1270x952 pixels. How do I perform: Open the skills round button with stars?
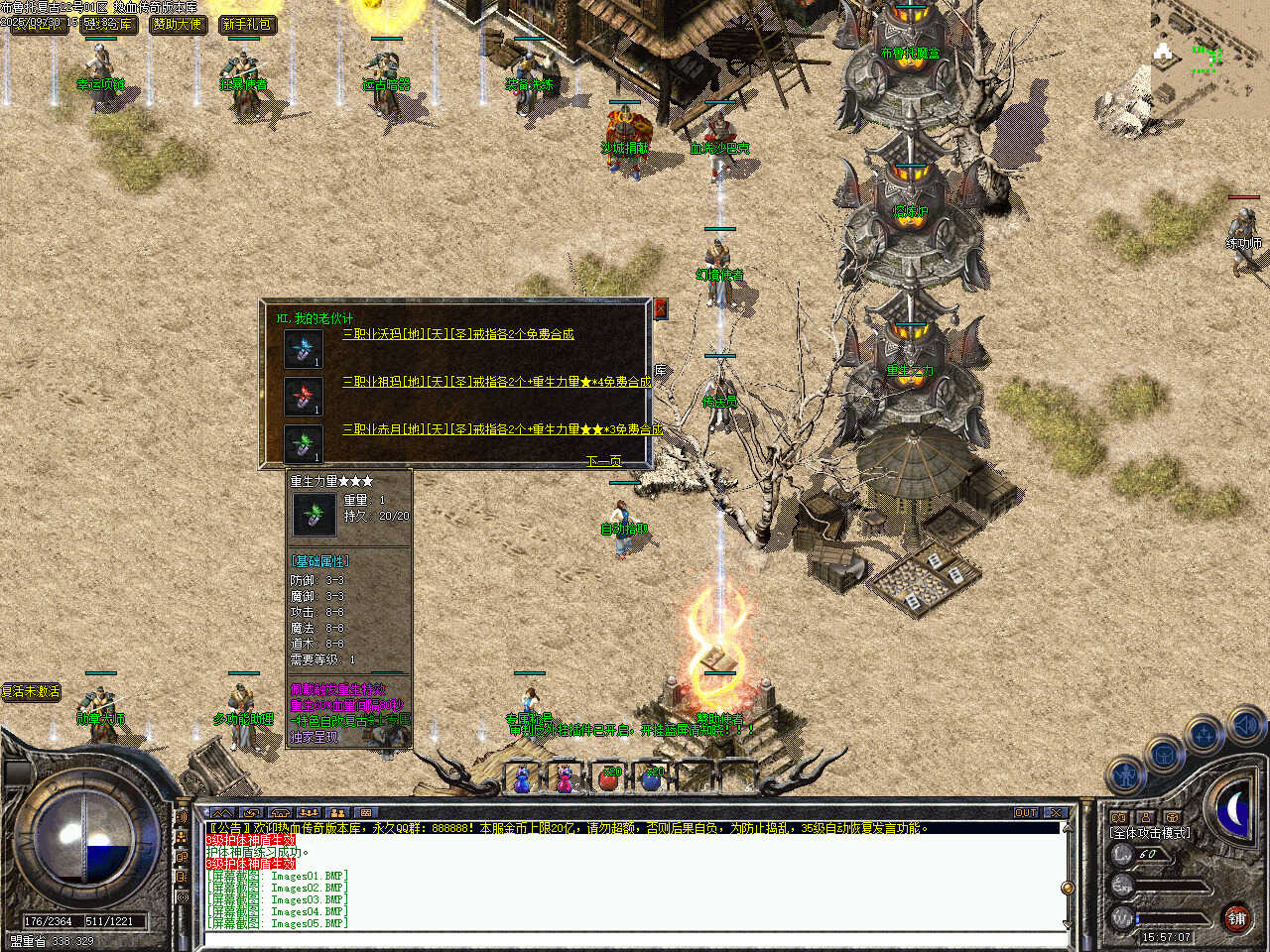tap(1204, 735)
